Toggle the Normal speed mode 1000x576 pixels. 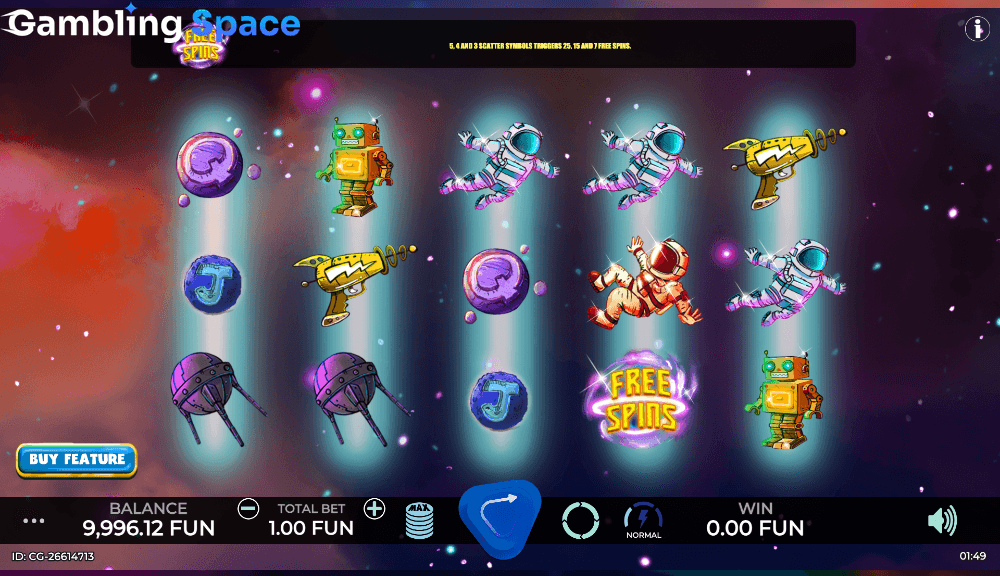tap(643, 520)
